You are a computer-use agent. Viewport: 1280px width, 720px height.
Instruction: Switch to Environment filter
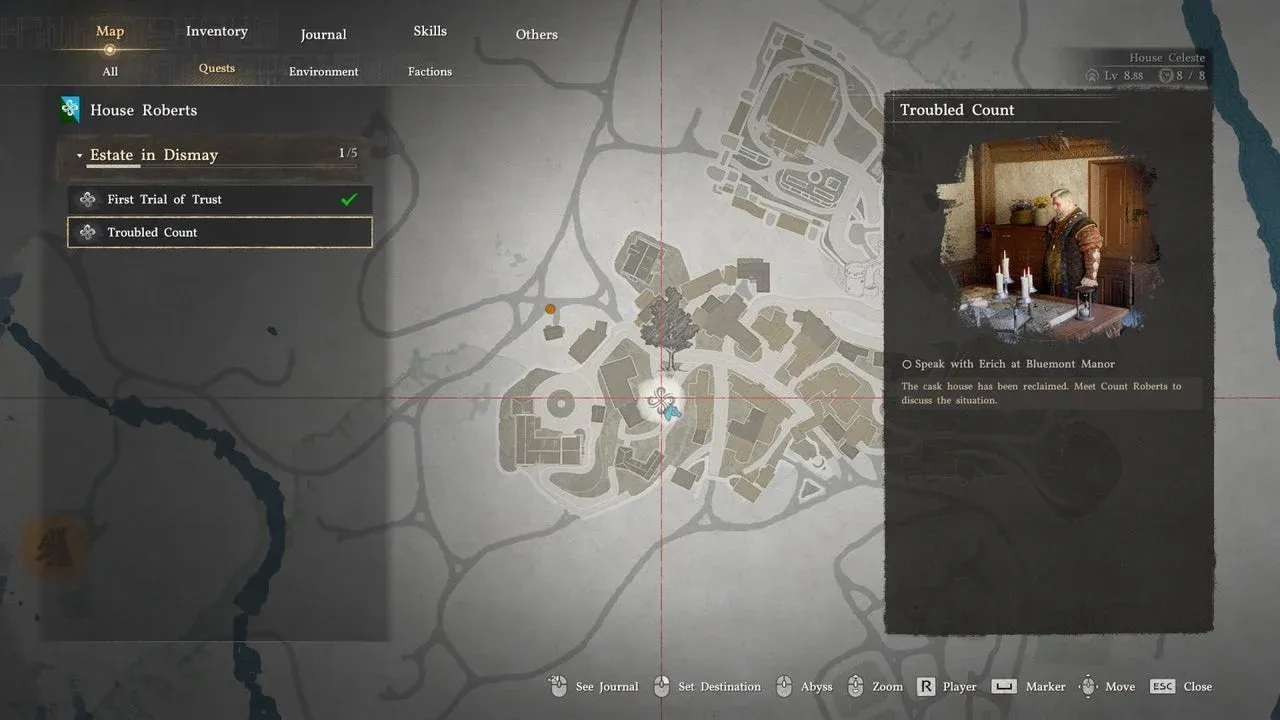pos(323,71)
